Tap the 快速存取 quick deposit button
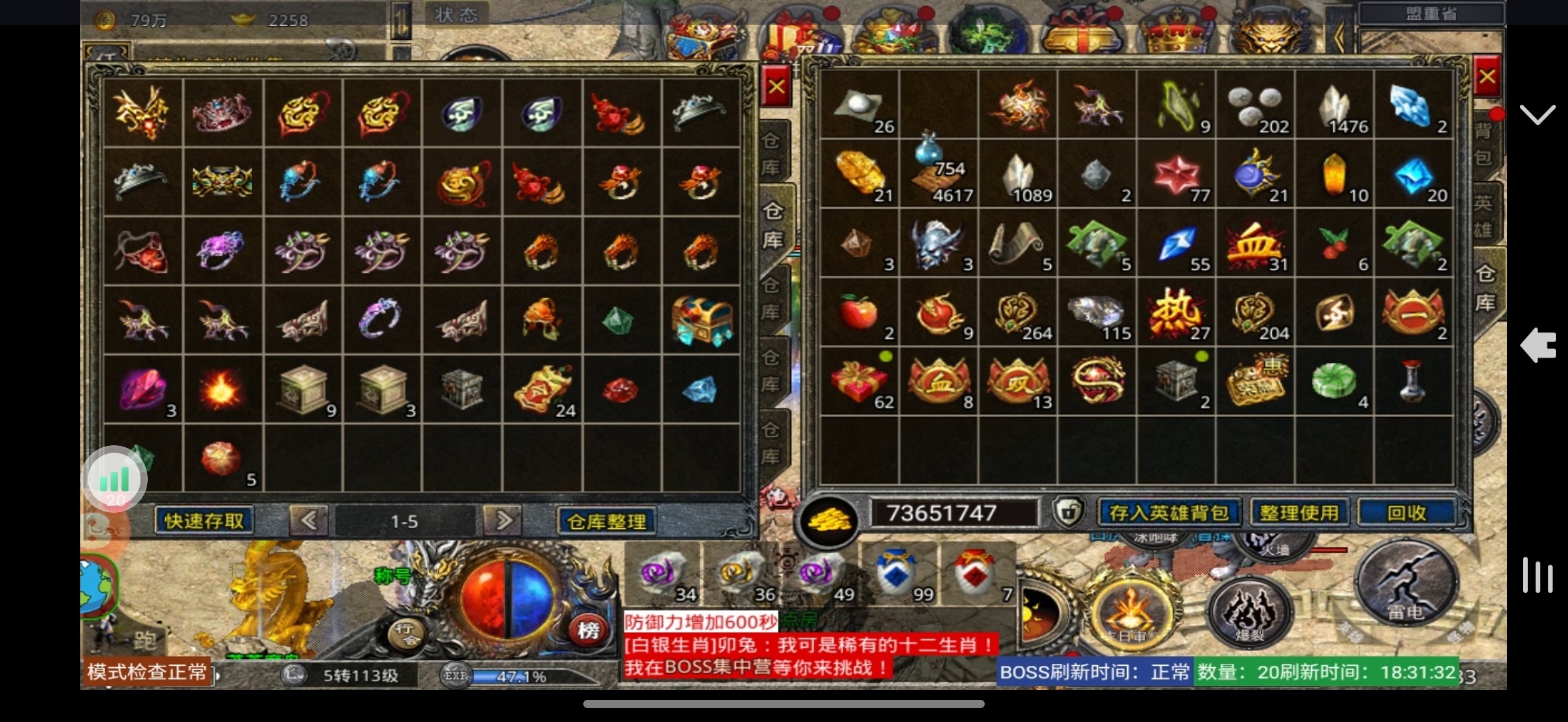Image resolution: width=1568 pixels, height=722 pixels. click(204, 521)
